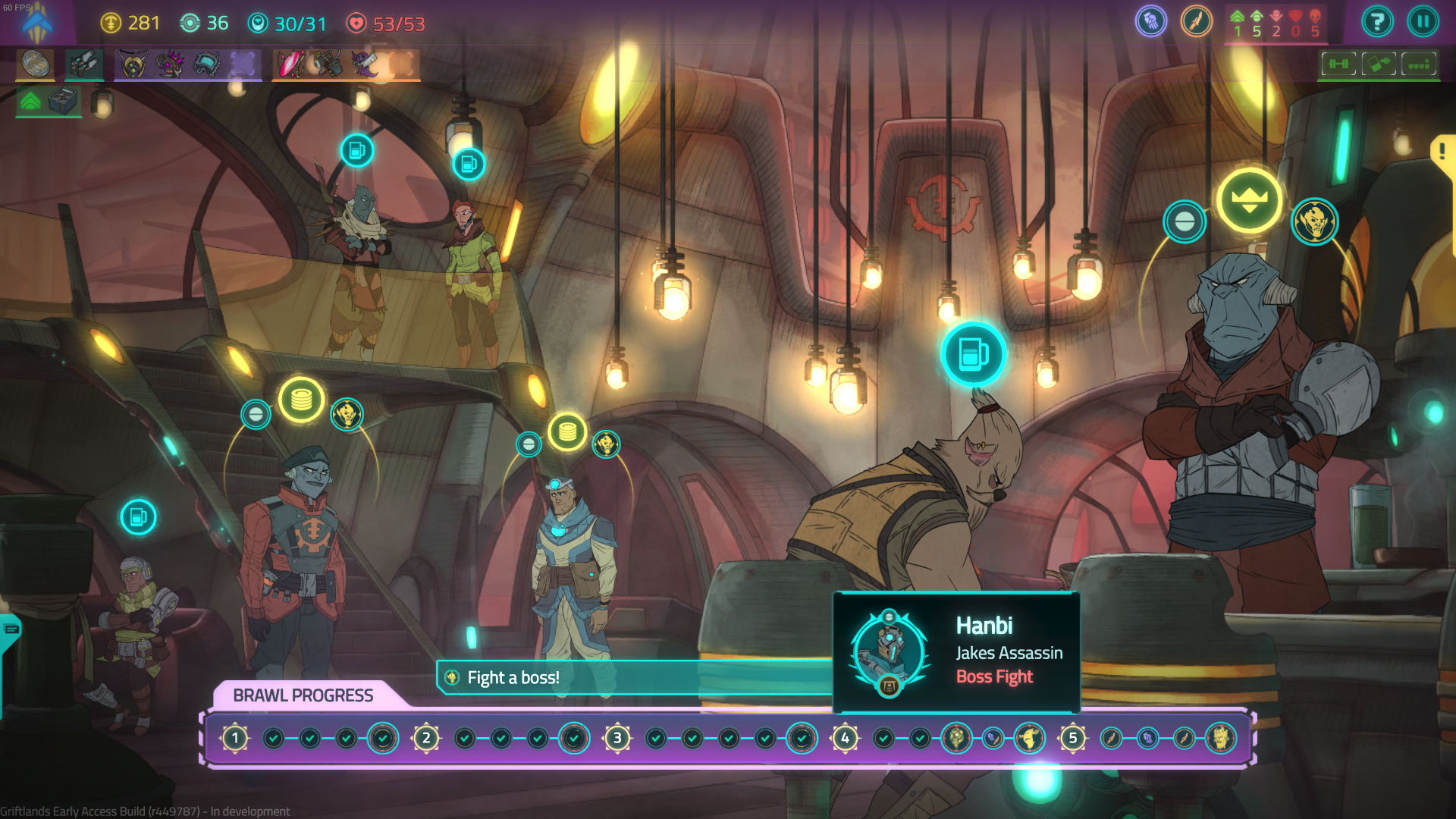Select the amulet negotiation graft
This screenshot has width=1456, height=819.
pyautogui.click(x=133, y=64)
